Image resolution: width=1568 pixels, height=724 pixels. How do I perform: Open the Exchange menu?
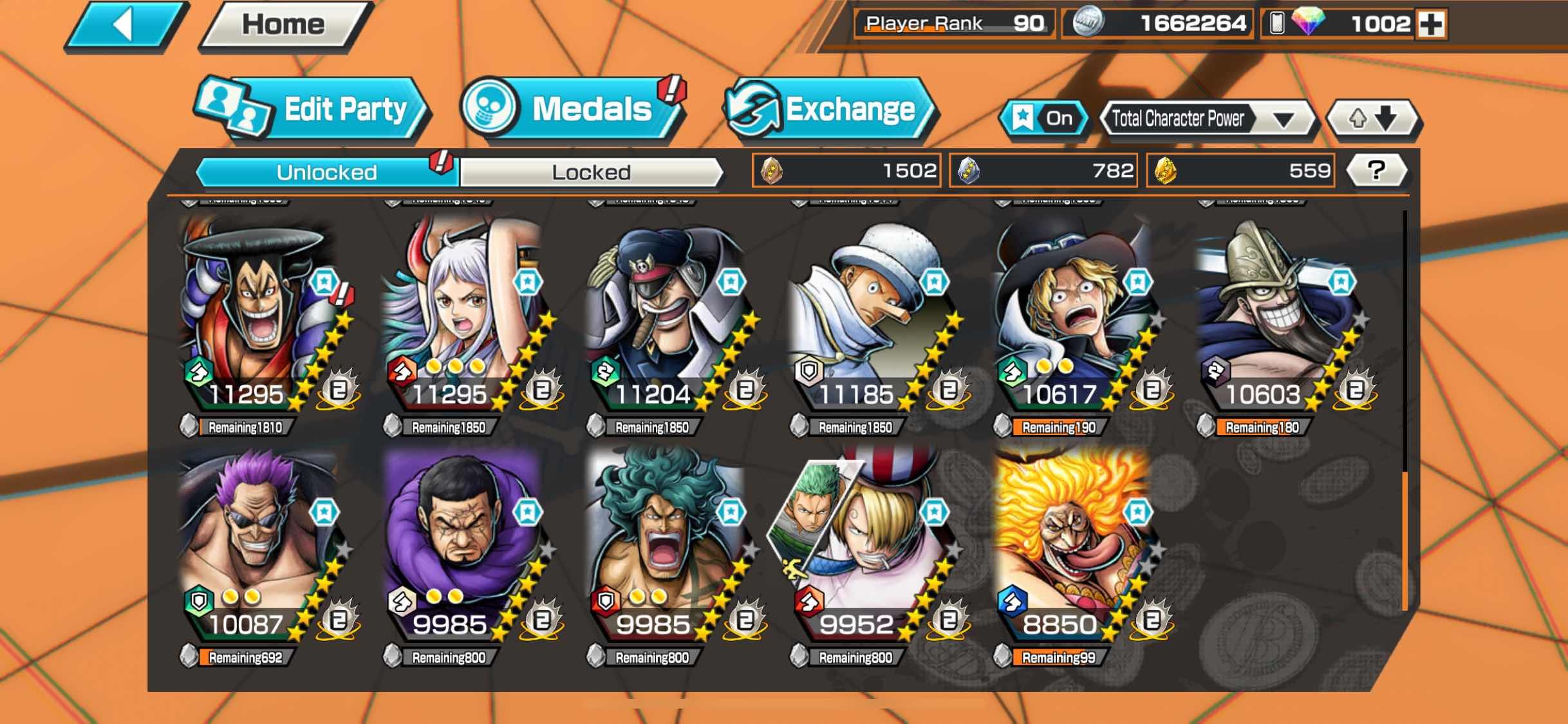click(830, 109)
